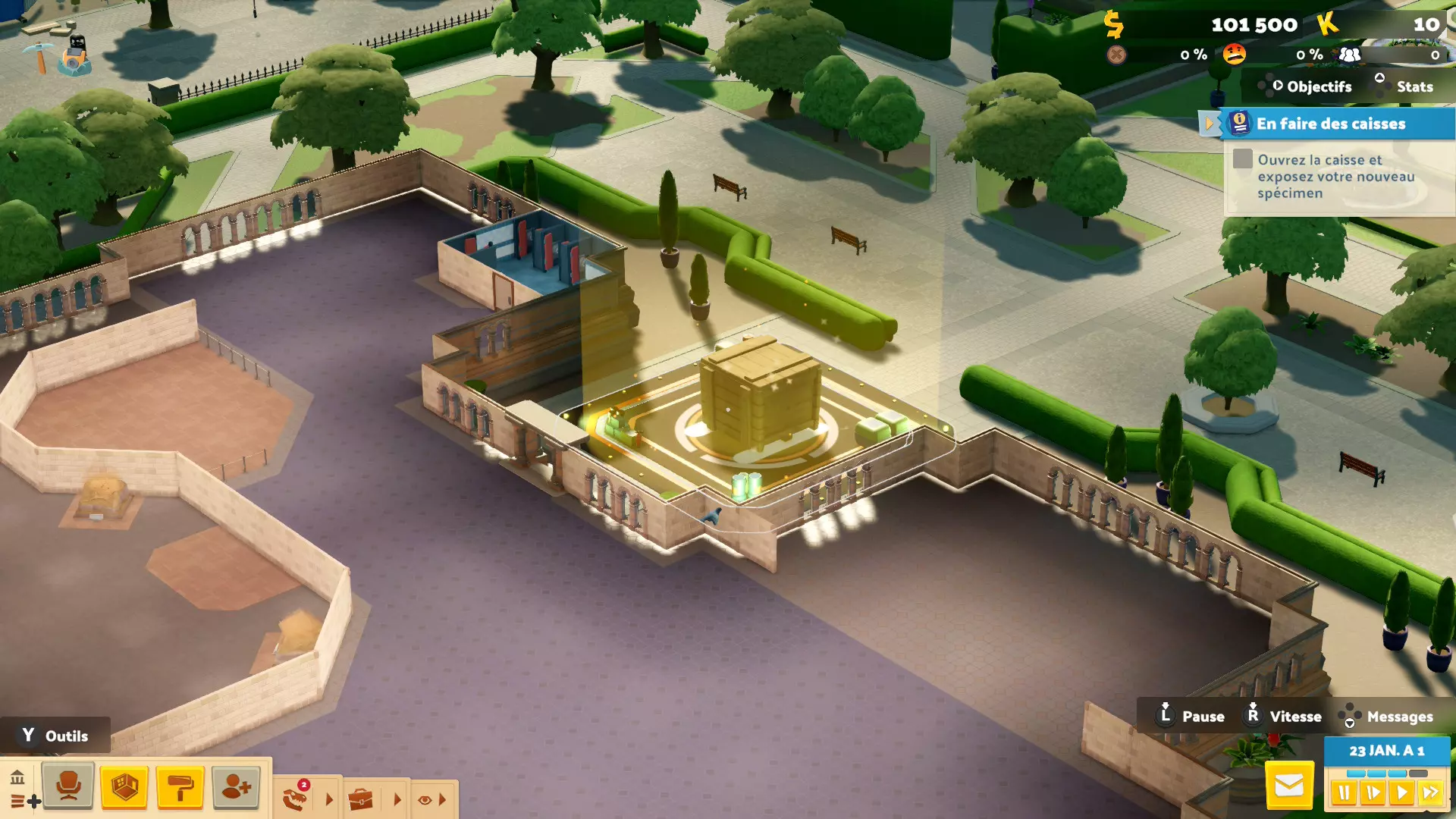Click the gold K Kudosh icon

[x=1327, y=24]
